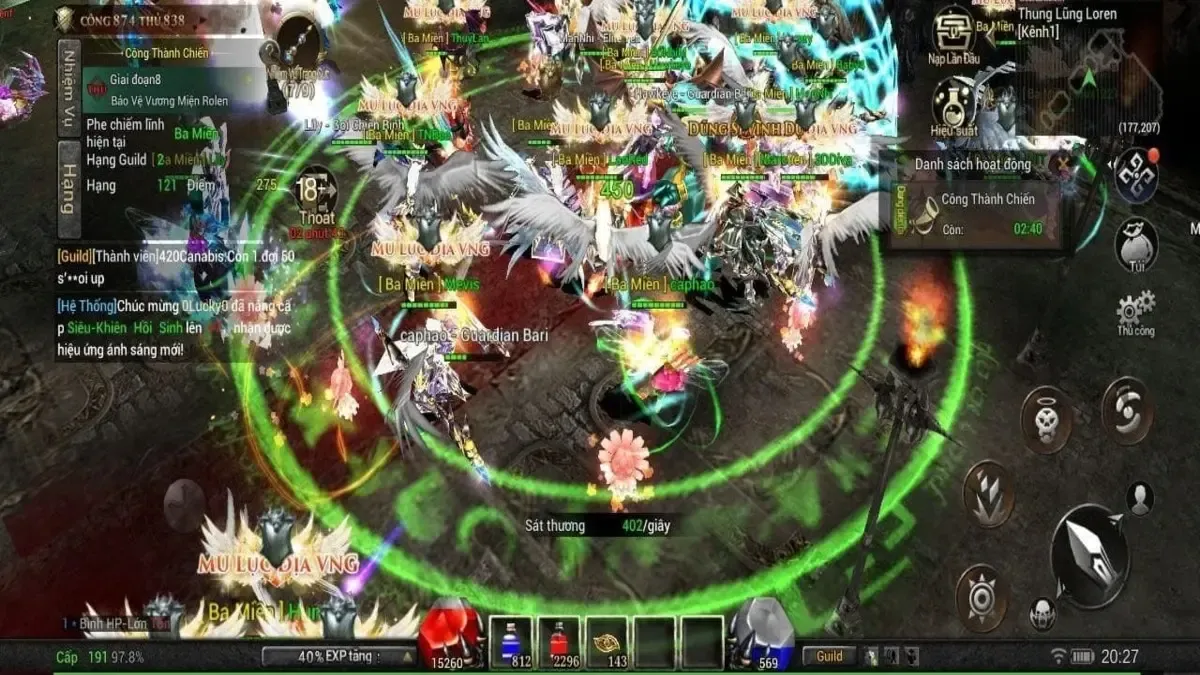The width and height of the screenshot is (1200, 675).
Task: Open the Túi bag inventory
Action: (1136, 245)
